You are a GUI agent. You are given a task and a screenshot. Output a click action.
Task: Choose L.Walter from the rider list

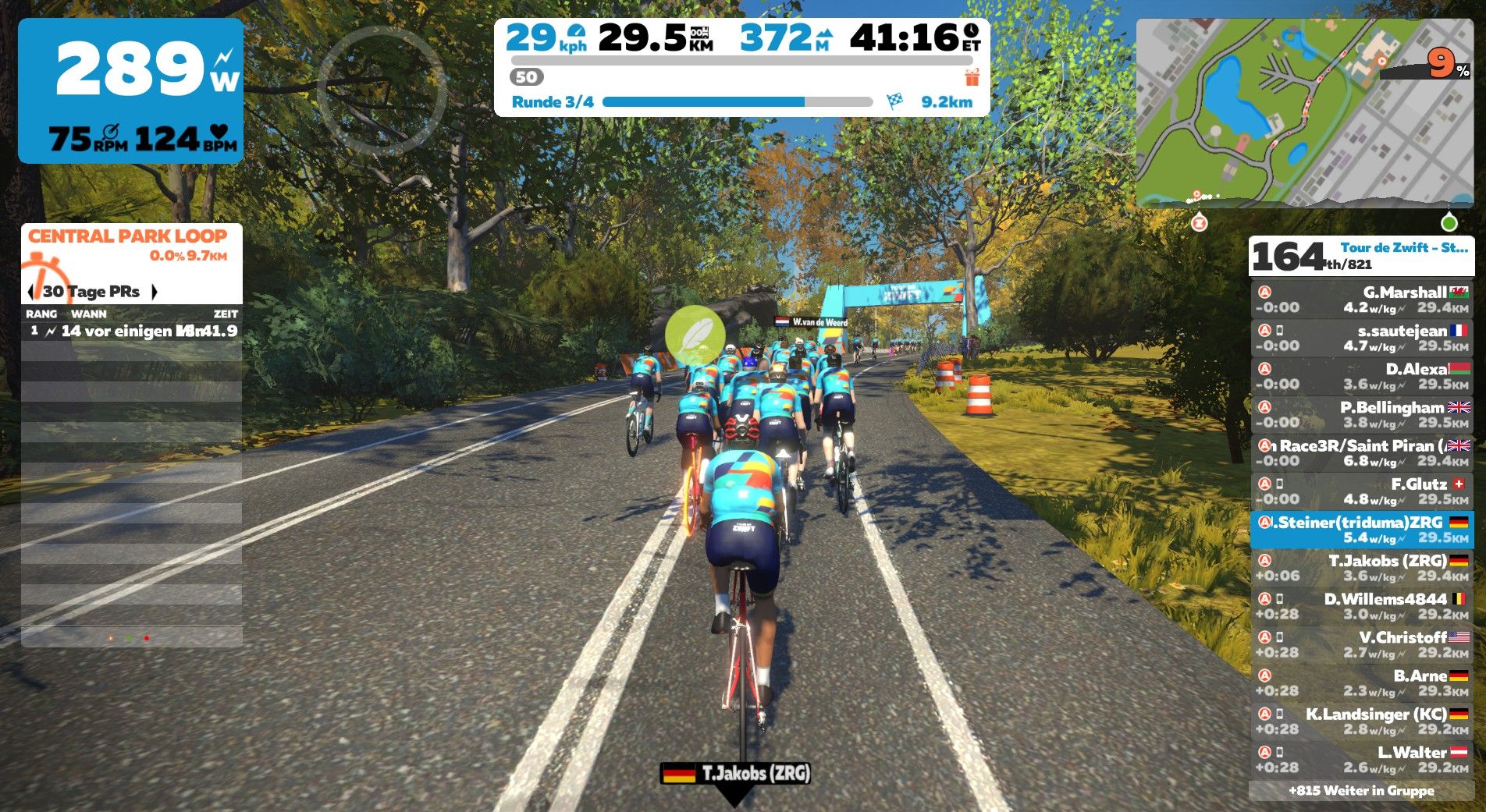1361,759
